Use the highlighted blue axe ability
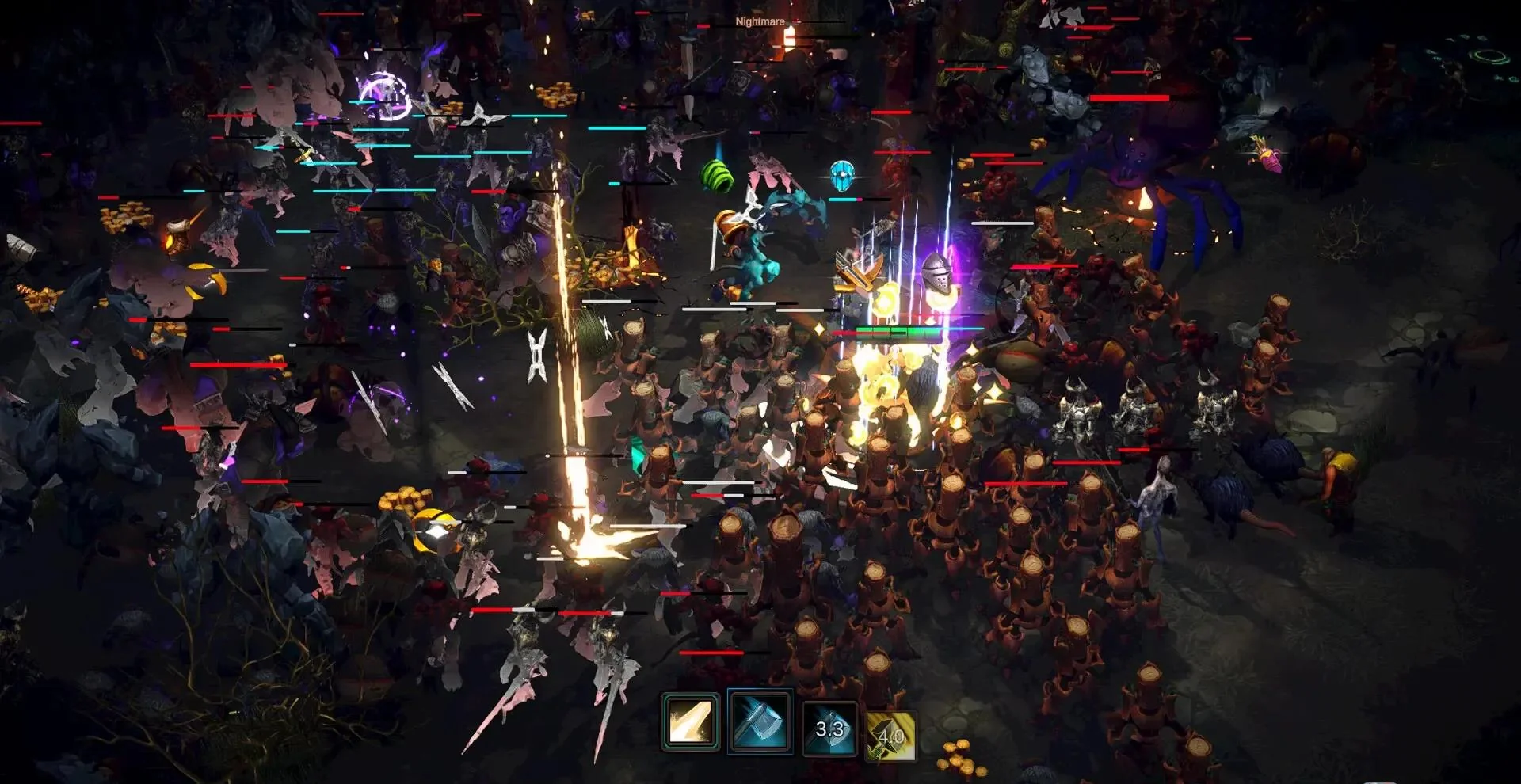Viewport: 1521px width, 784px height. 759,721
